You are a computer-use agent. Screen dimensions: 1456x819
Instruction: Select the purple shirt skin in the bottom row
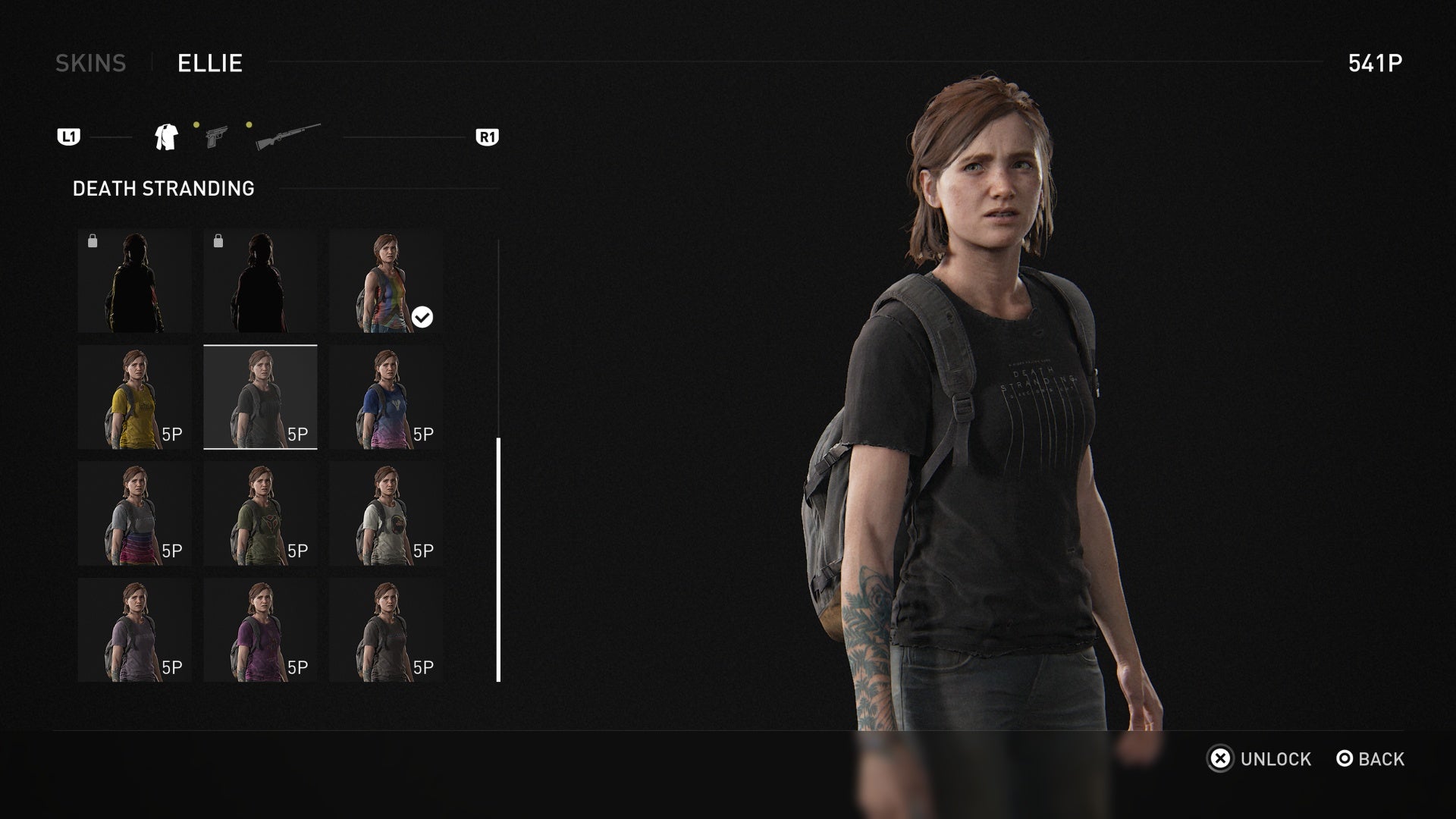coord(260,629)
